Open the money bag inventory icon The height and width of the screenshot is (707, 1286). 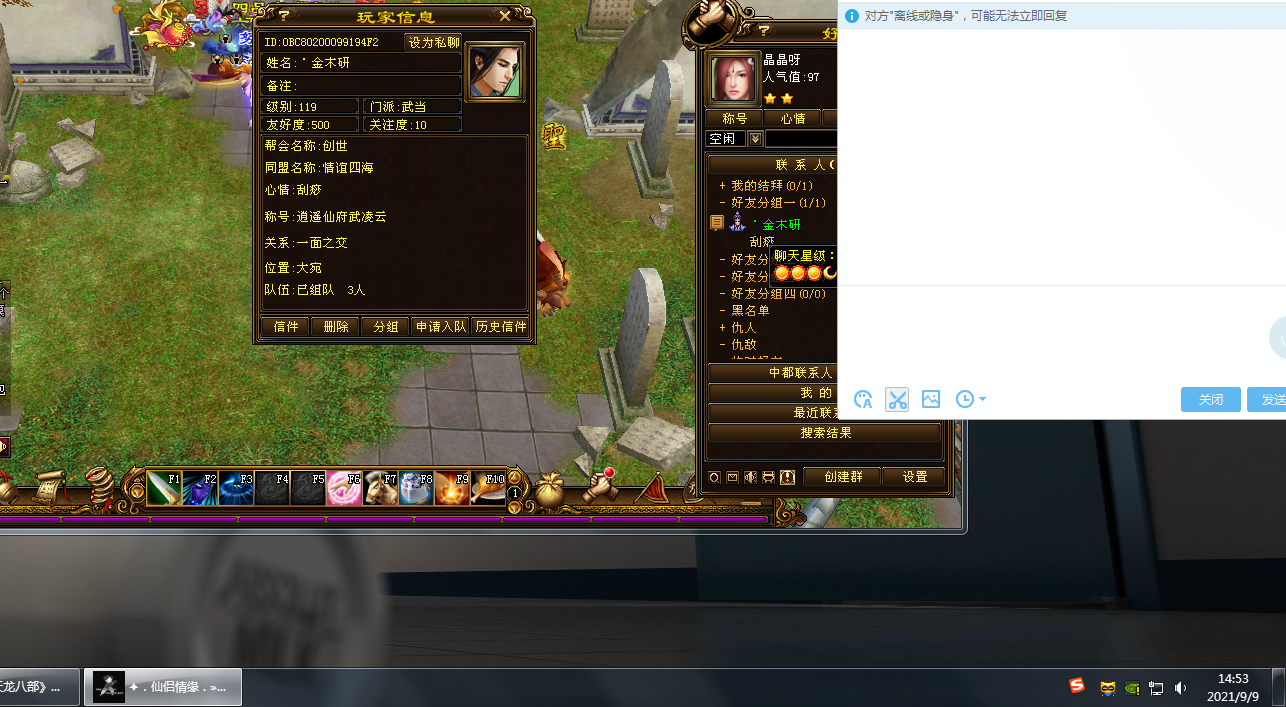point(549,490)
